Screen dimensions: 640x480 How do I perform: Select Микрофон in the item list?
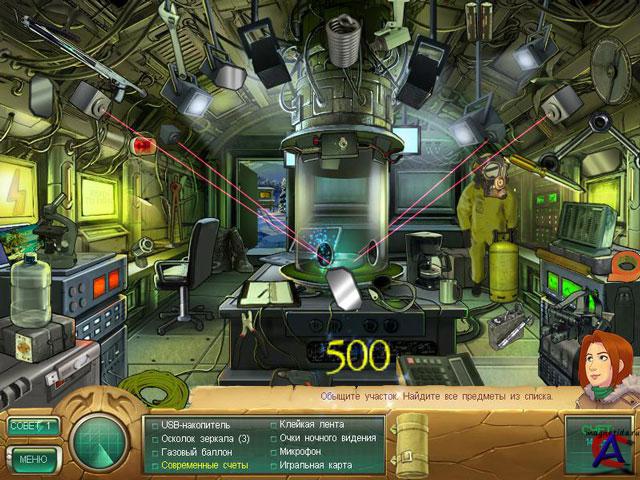304,451
